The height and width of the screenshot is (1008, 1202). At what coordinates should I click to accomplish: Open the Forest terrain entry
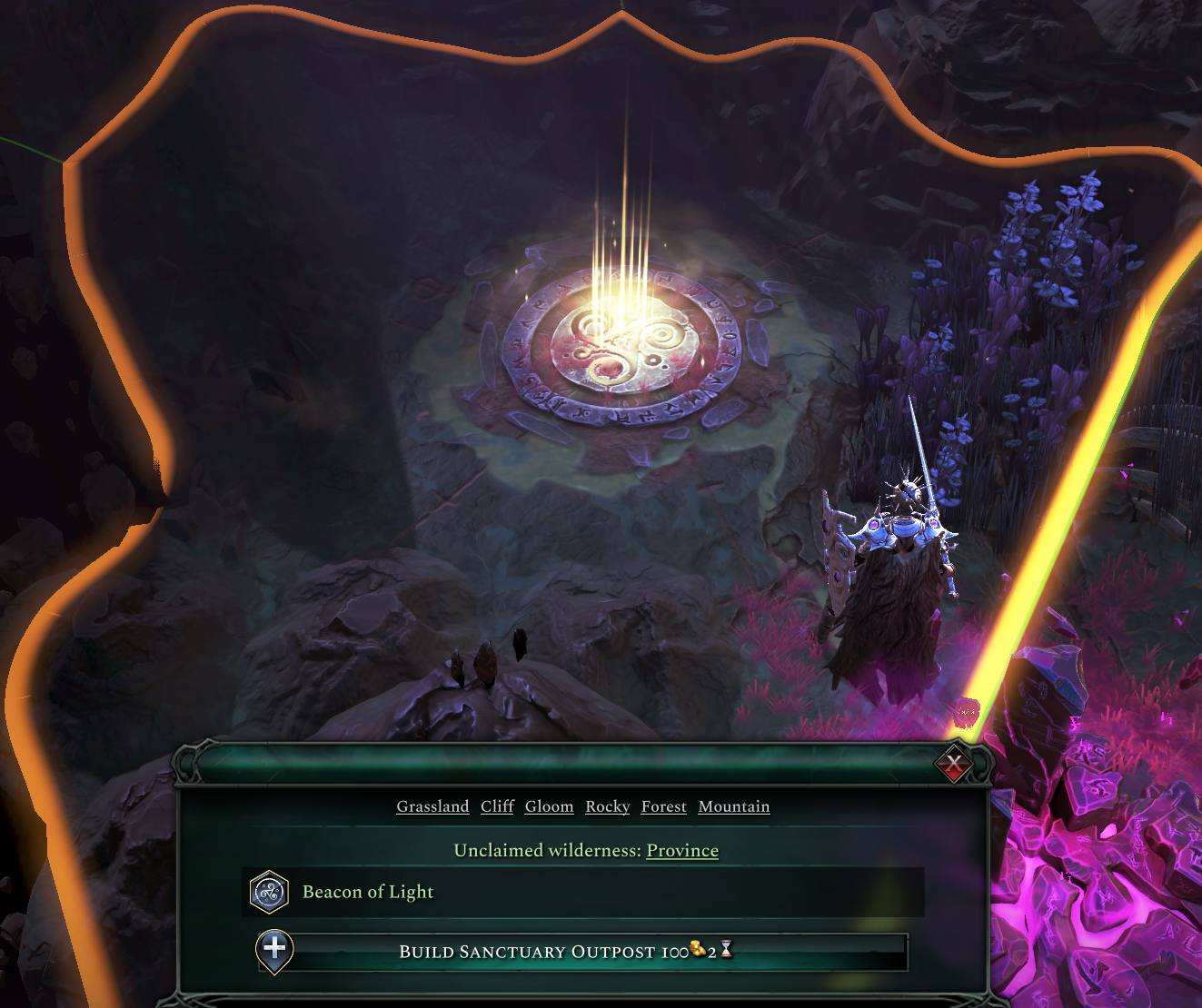pyautogui.click(x=663, y=806)
